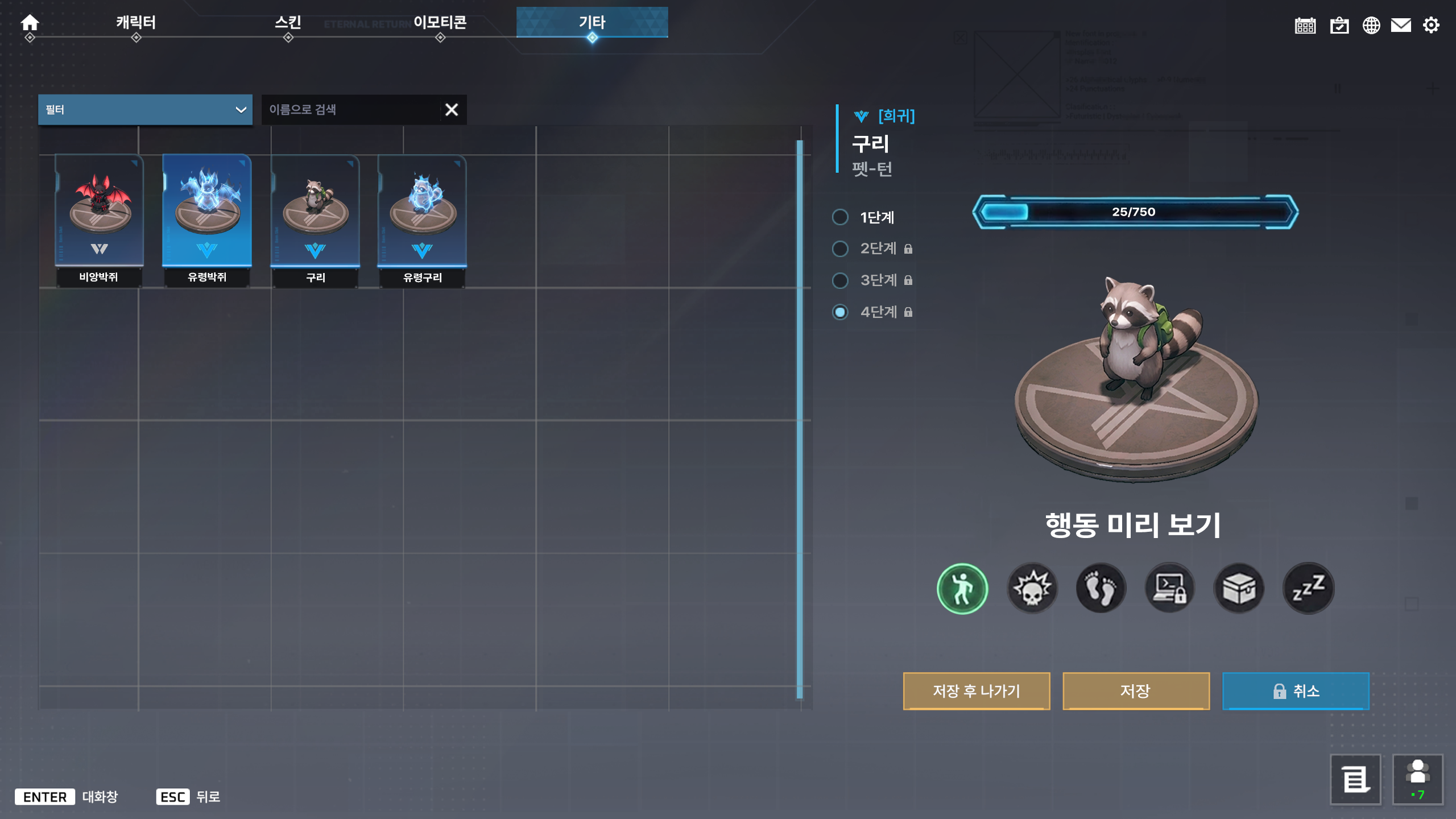Play the footsteps movement action preview
This screenshot has height=819, width=1456.
tap(1101, 588)
